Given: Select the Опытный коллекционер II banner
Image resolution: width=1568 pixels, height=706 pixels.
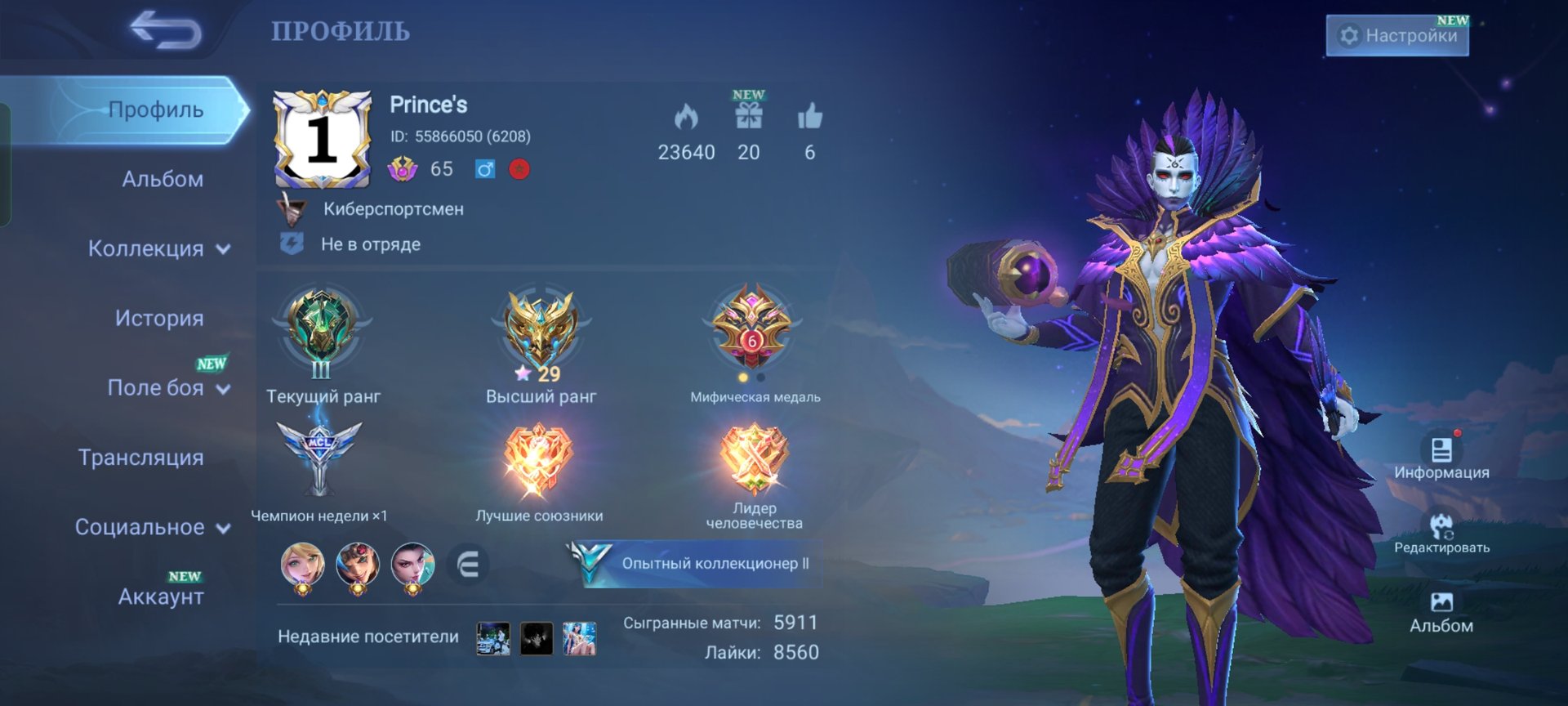Looking at the screenshot, I should 696,563.
